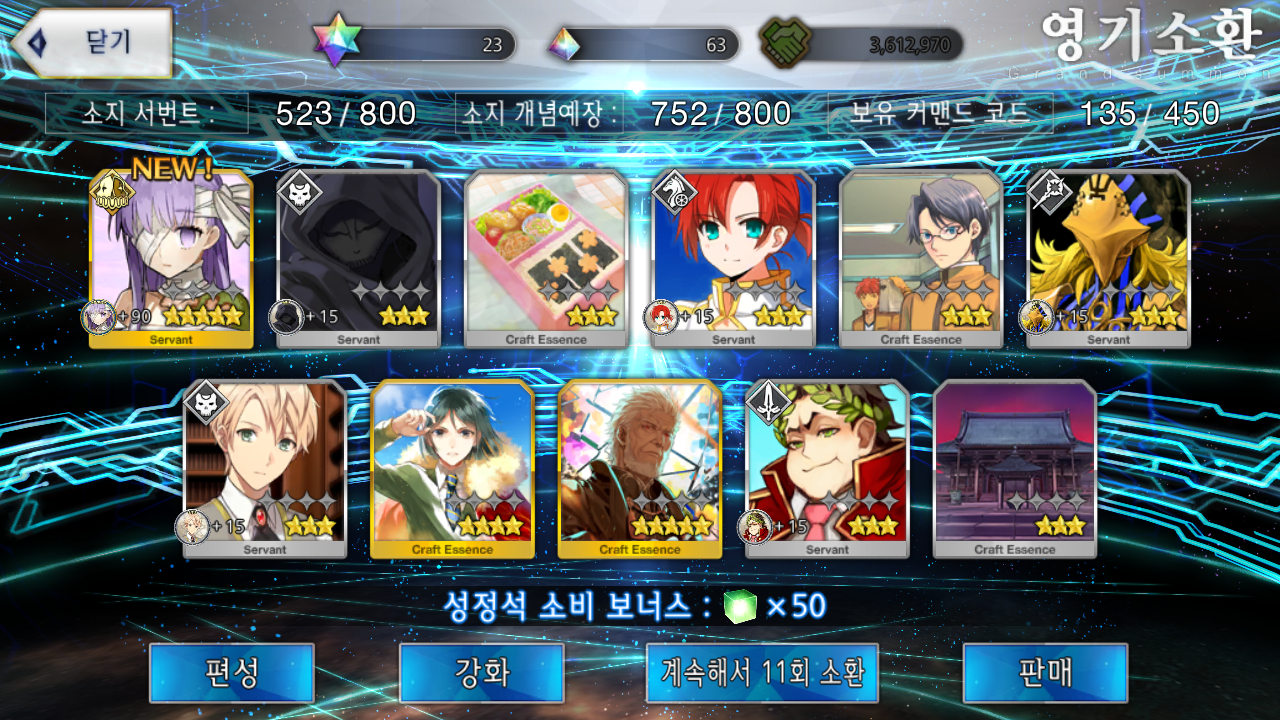Open the 판매 sell menu
This screenshot has width=1280, height=720.
pos(1045,672)
